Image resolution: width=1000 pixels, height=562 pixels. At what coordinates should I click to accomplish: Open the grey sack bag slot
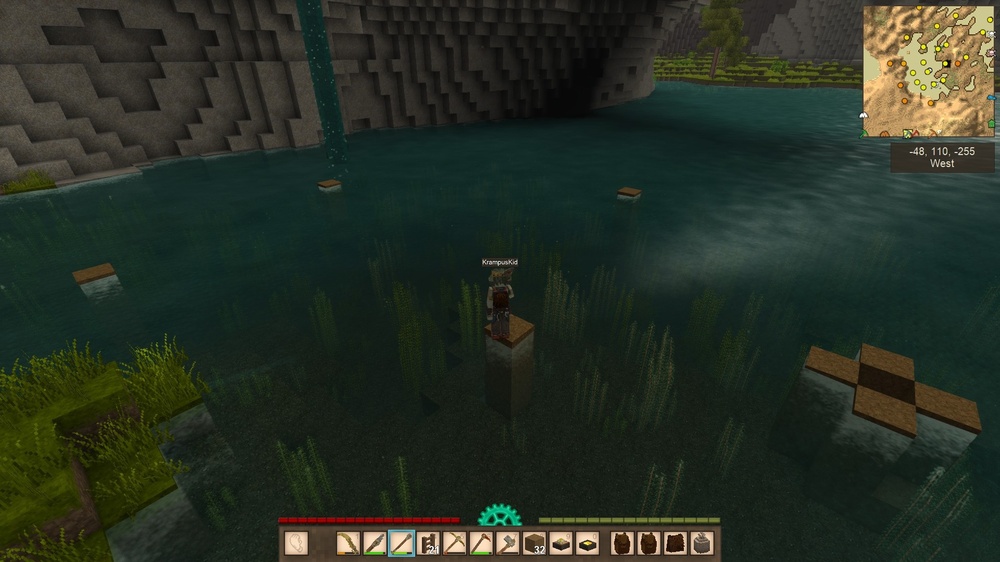tap(702, 544)
